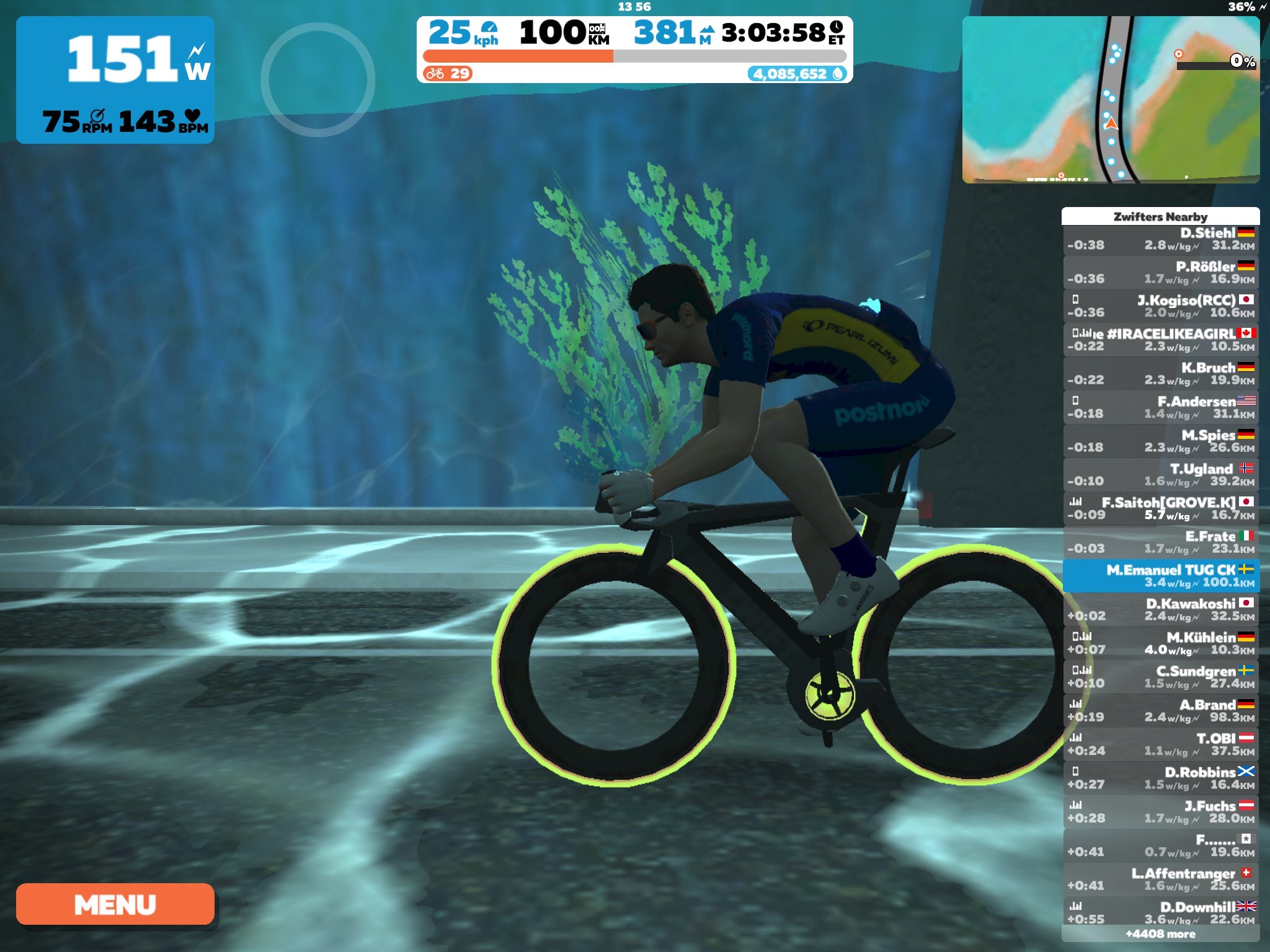Open the orange MENU button
This screenshot has height=952, width=1270.
pos(115,904)
